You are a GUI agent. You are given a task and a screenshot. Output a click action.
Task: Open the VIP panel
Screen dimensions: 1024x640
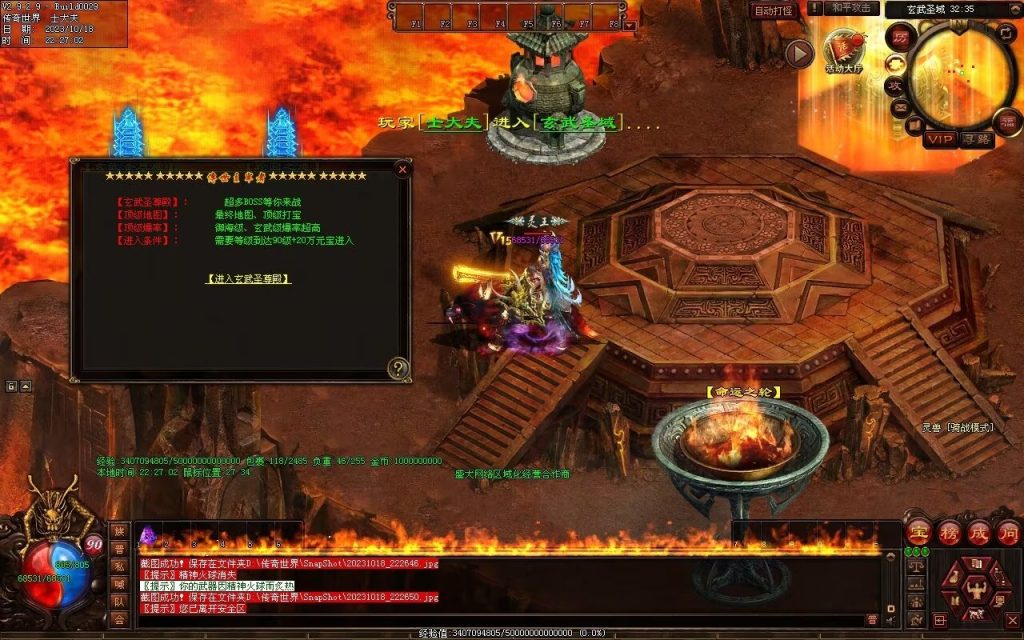pyautogui.click(x=940, y=139)
